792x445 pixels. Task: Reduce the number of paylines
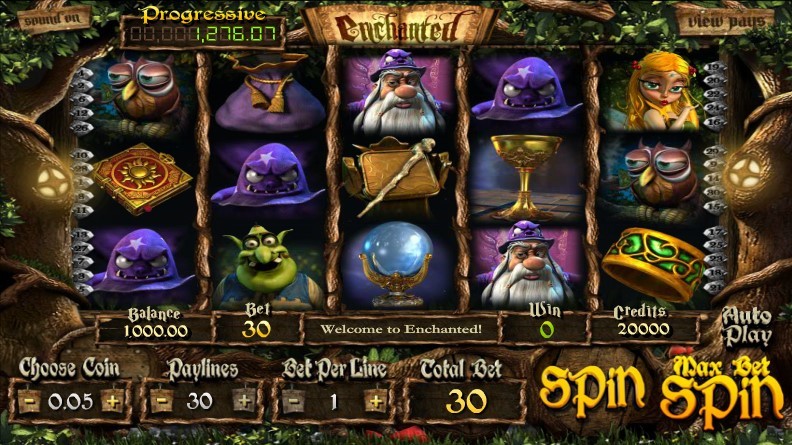(x=161, y=402)
